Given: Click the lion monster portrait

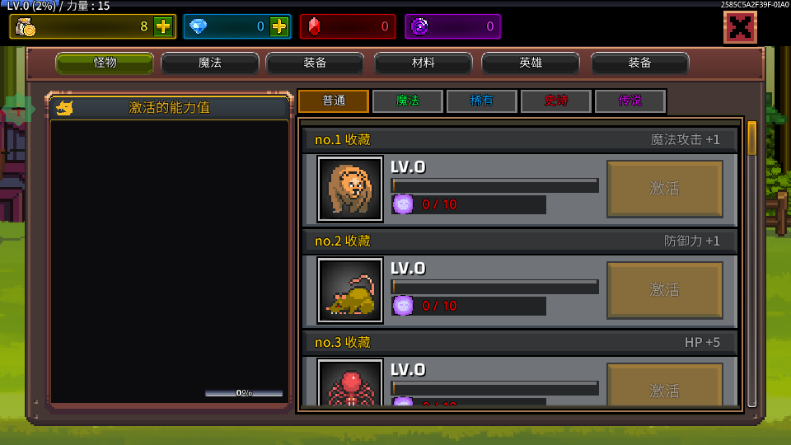Looking at the screenshot, I should tap(350, 188).
